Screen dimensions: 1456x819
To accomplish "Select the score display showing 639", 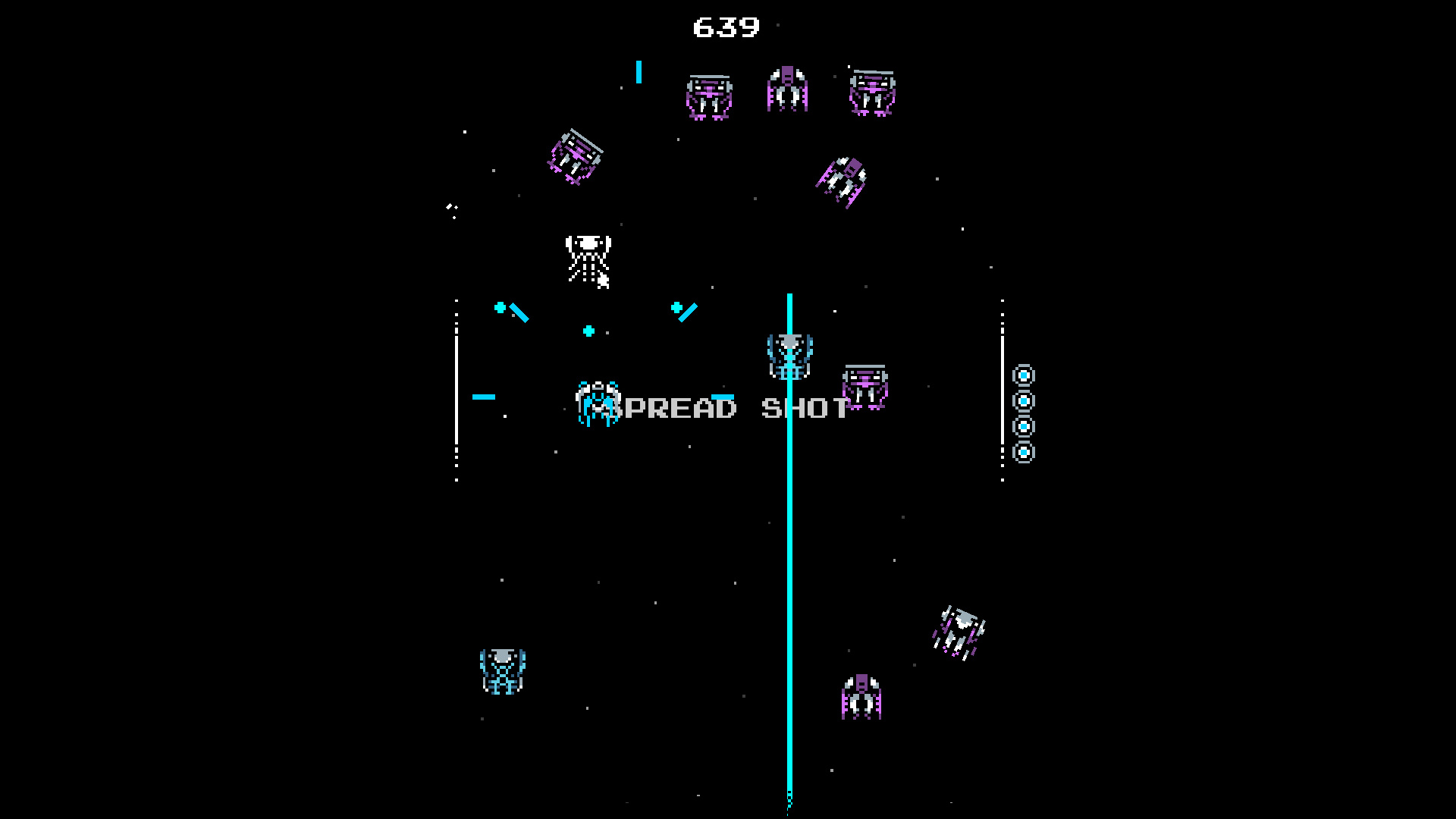I will tap(724, 27).
